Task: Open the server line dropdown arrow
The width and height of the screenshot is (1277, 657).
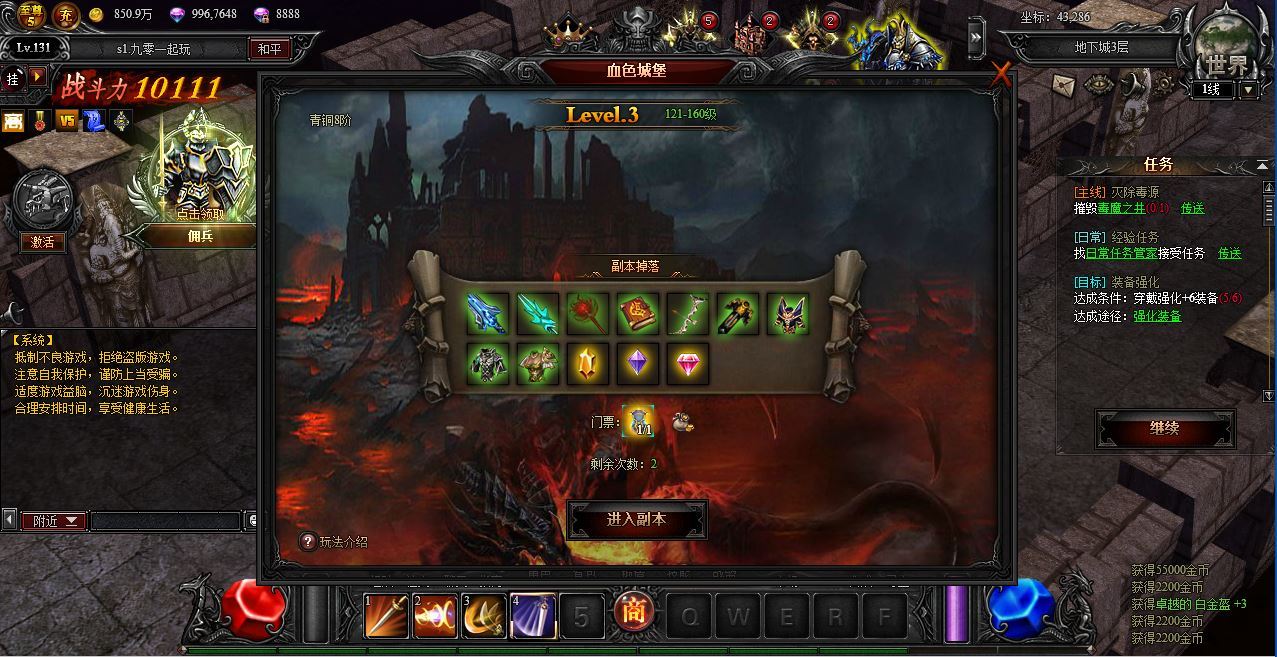Action: pyautogui.click(x=1248, y=89)
